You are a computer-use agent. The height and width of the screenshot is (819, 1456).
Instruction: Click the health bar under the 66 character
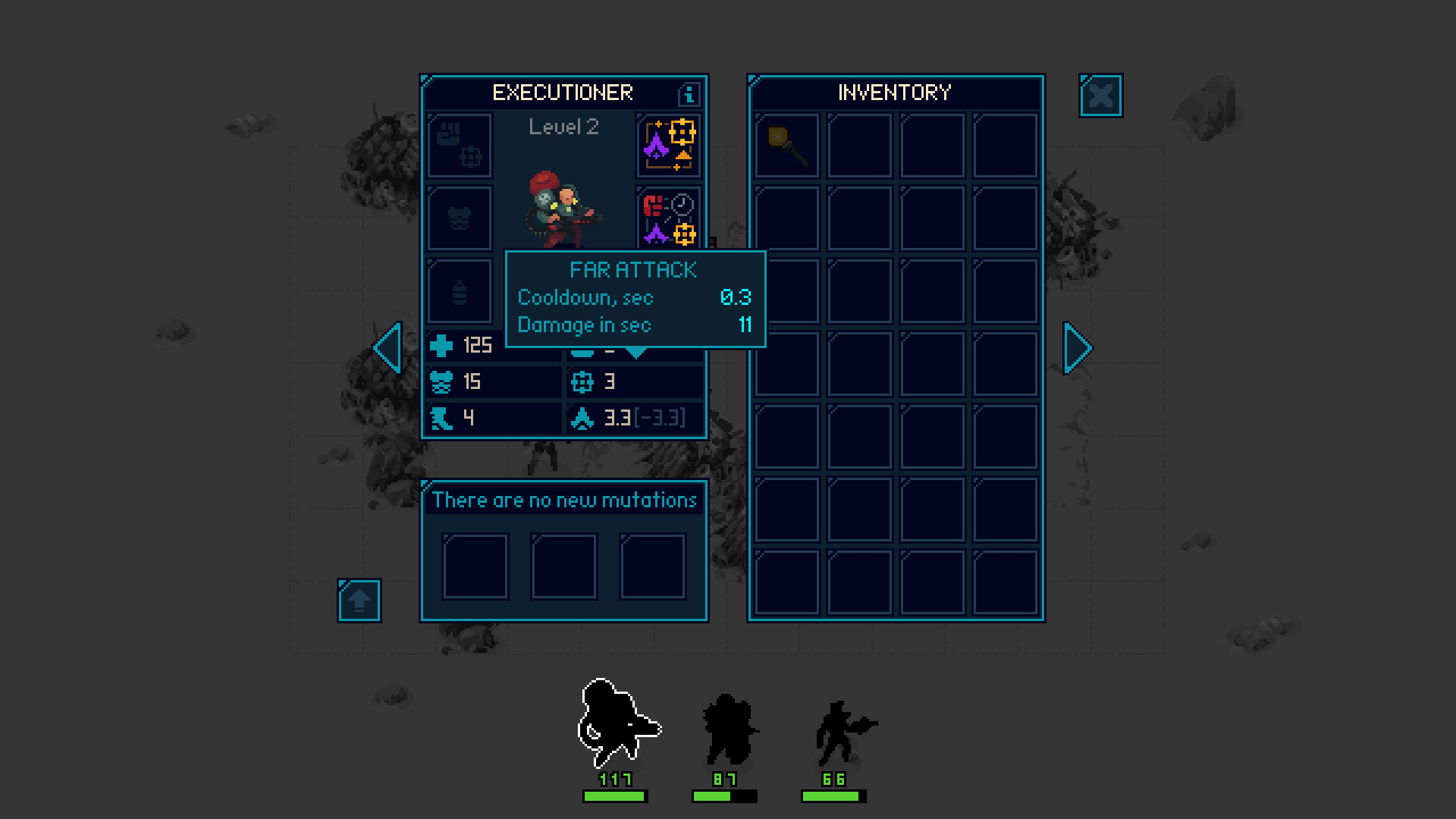[834, 795]
